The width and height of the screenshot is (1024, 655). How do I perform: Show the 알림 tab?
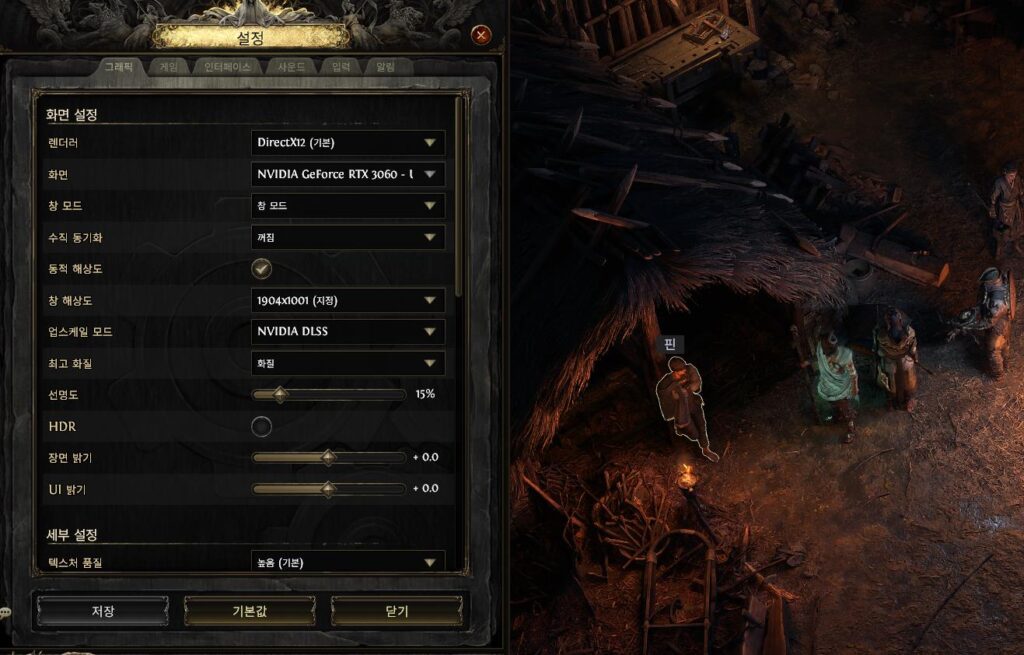click(x=385, y=67)
